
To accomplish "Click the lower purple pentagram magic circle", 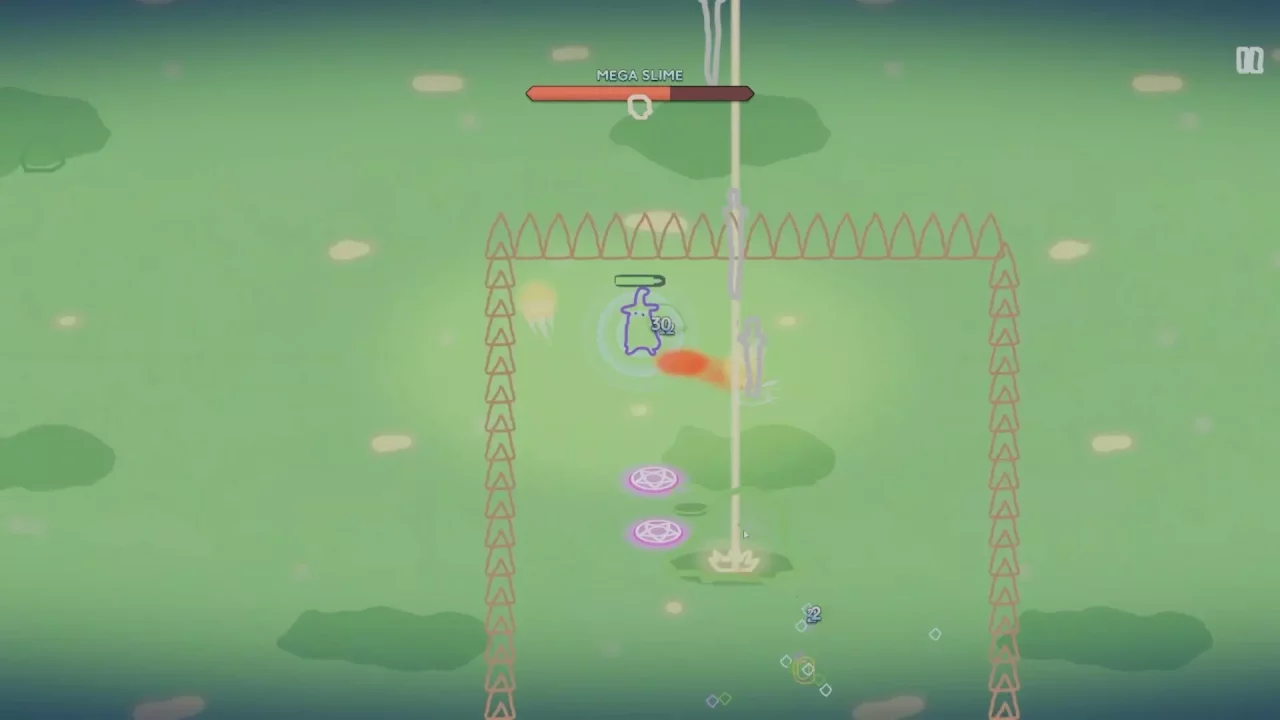I will (657, 531).
